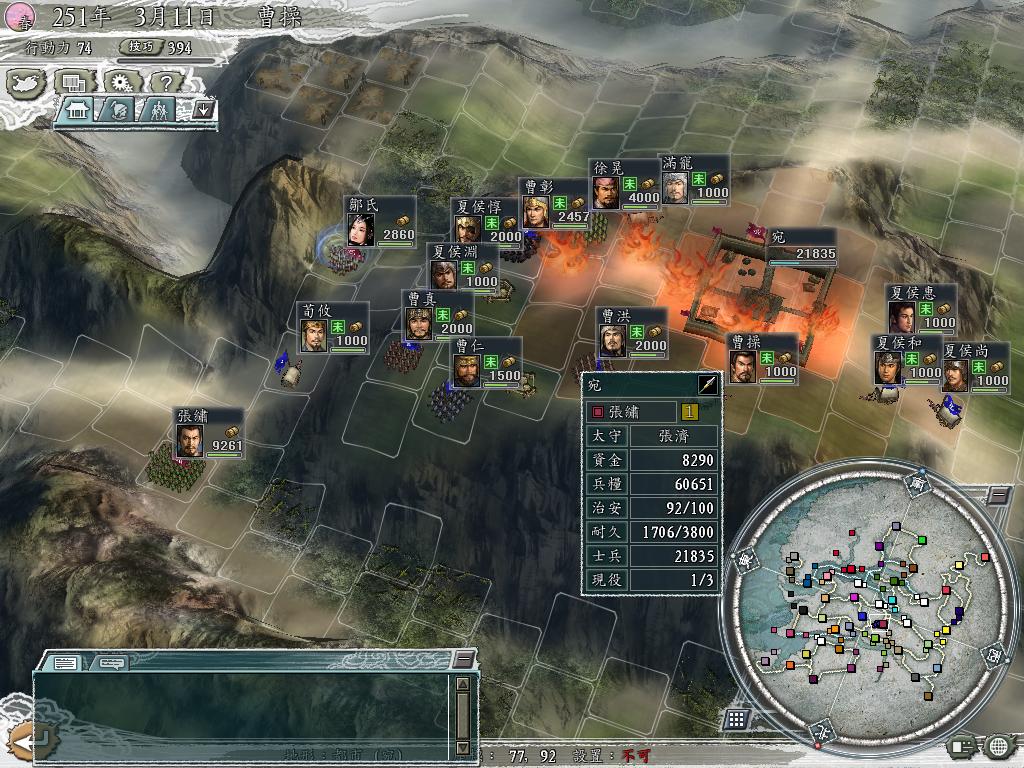The height and width of the screenshot is (768, 1024).
Task: Open the gear settings menu
Action: (x=120, y=82)
